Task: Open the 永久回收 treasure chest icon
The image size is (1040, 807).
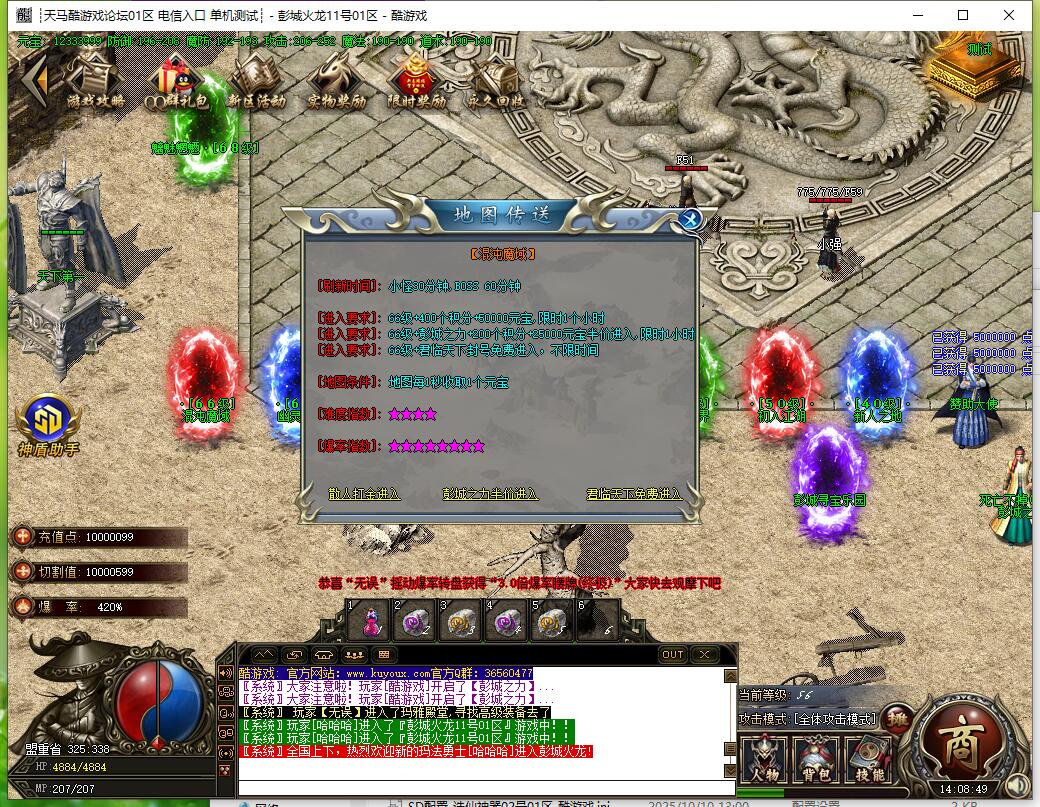Action: pos(495,79)
